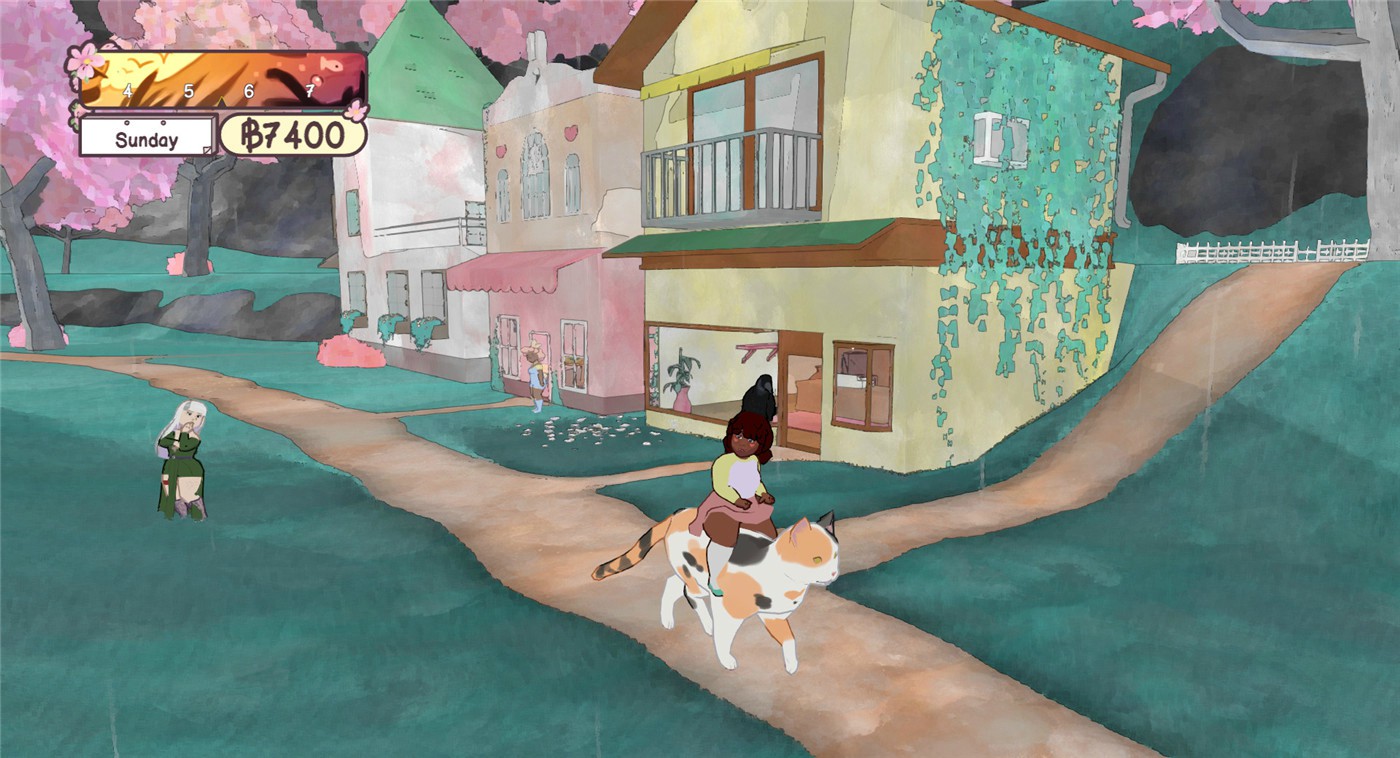This screenshot has width=1400, height=758.
Task: Click the ฿7400 money counter
Action: tap(289, 134)
